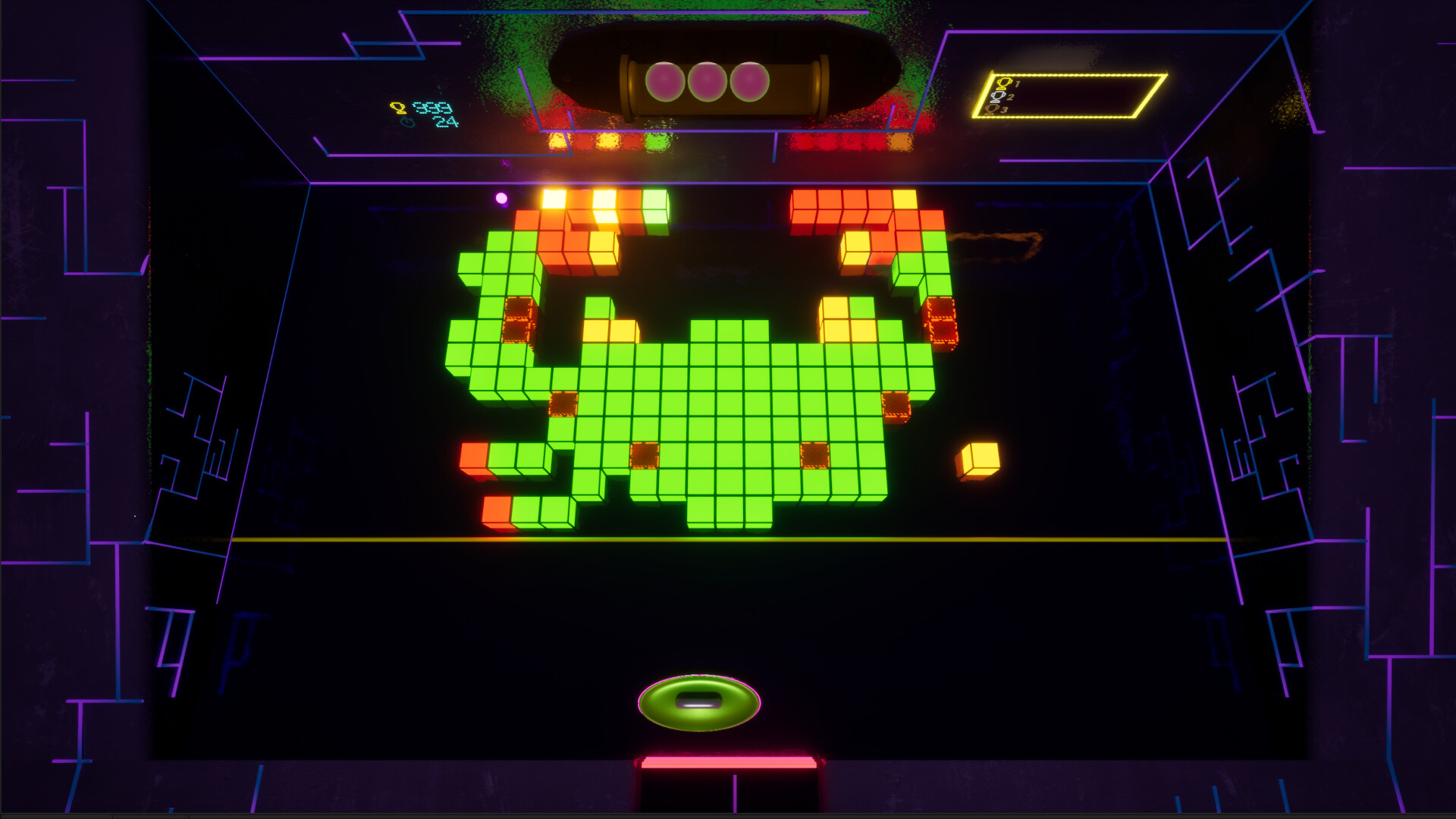Click the silver trophy beside the number 2
The height and width of the screenshot is (819, 1456).
coord(998,96)
